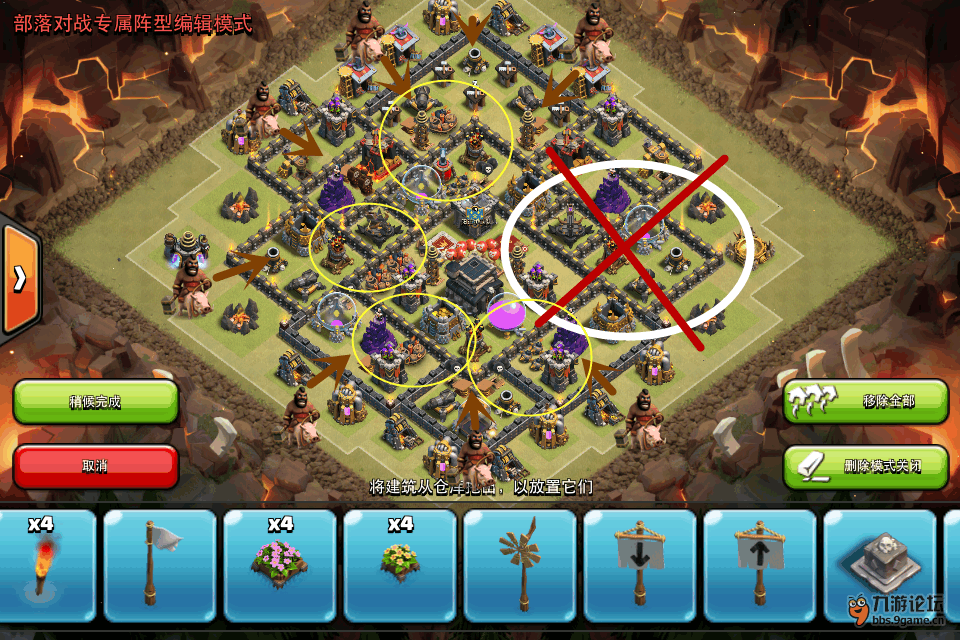
Task: Toggle the 删除模式关闭 erase mode button
Action: pyautogui.click(x=866, y=466)
